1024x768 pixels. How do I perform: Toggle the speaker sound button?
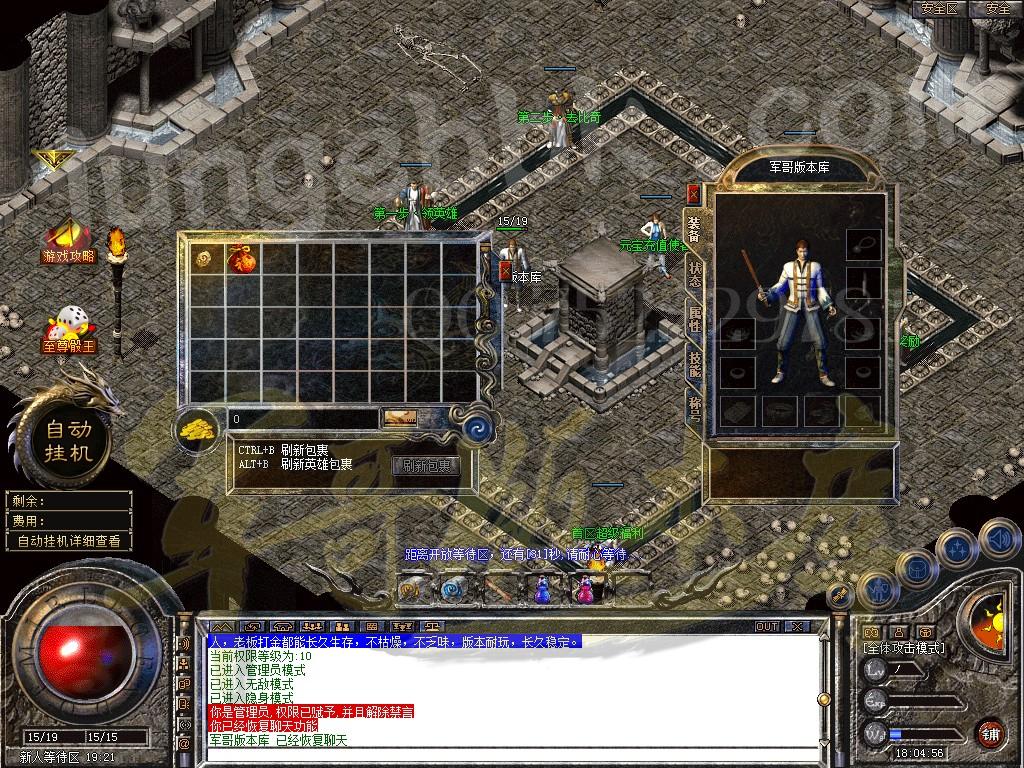pyautogui.click(x=998, y=539)
